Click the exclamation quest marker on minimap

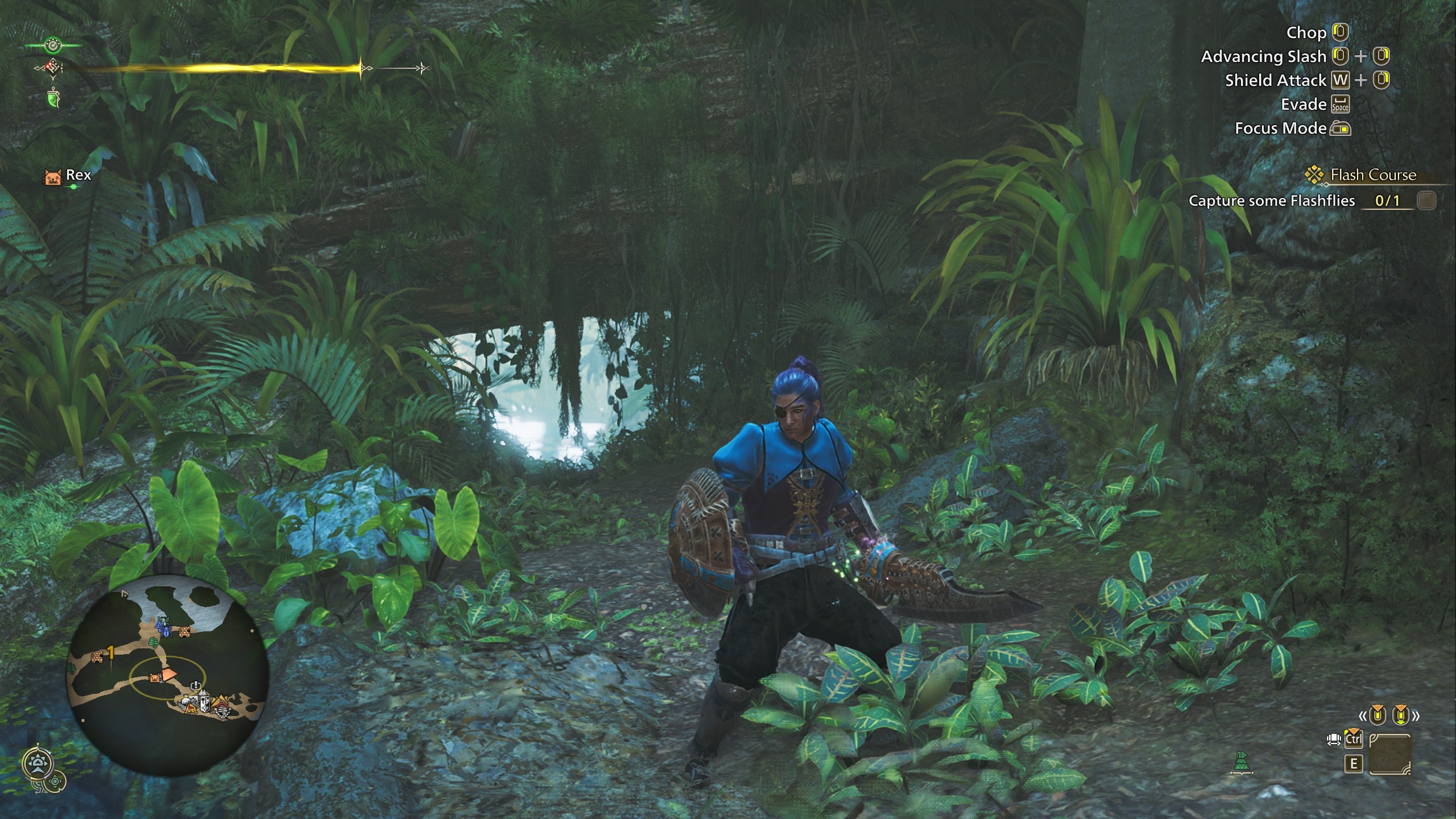196,685
